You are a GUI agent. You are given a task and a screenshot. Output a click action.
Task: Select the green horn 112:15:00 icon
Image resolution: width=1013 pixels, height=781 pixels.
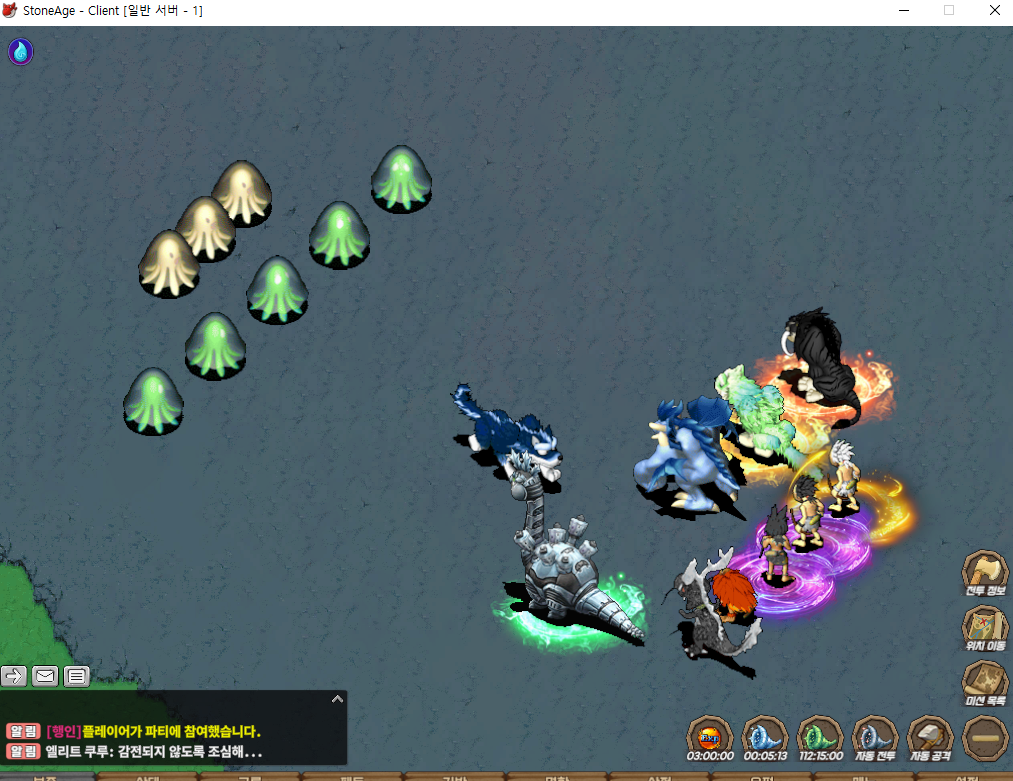[818, 738]
